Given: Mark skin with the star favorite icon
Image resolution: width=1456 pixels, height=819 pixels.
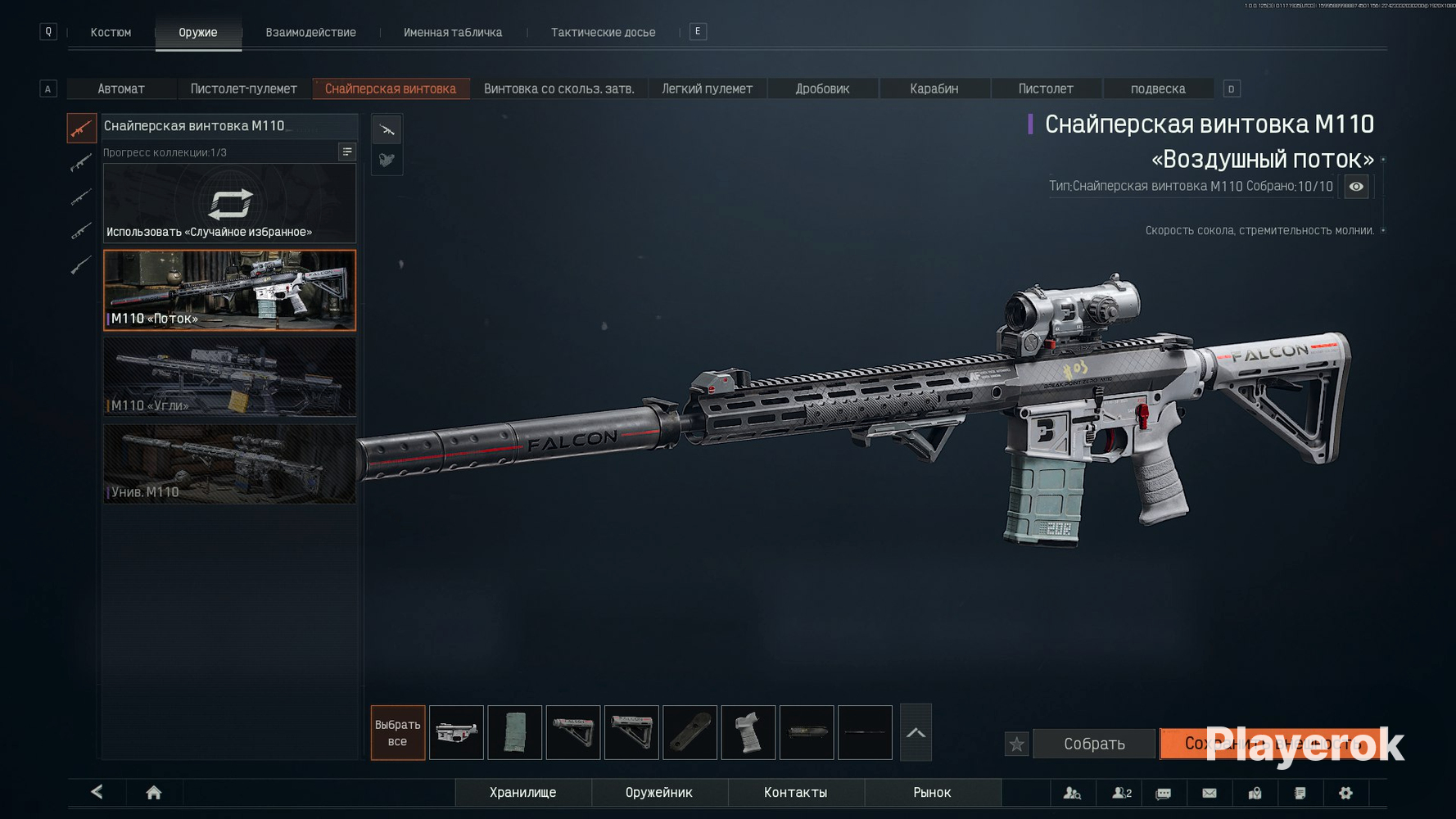Looking at the screenshot, I should pos(1016,744).
